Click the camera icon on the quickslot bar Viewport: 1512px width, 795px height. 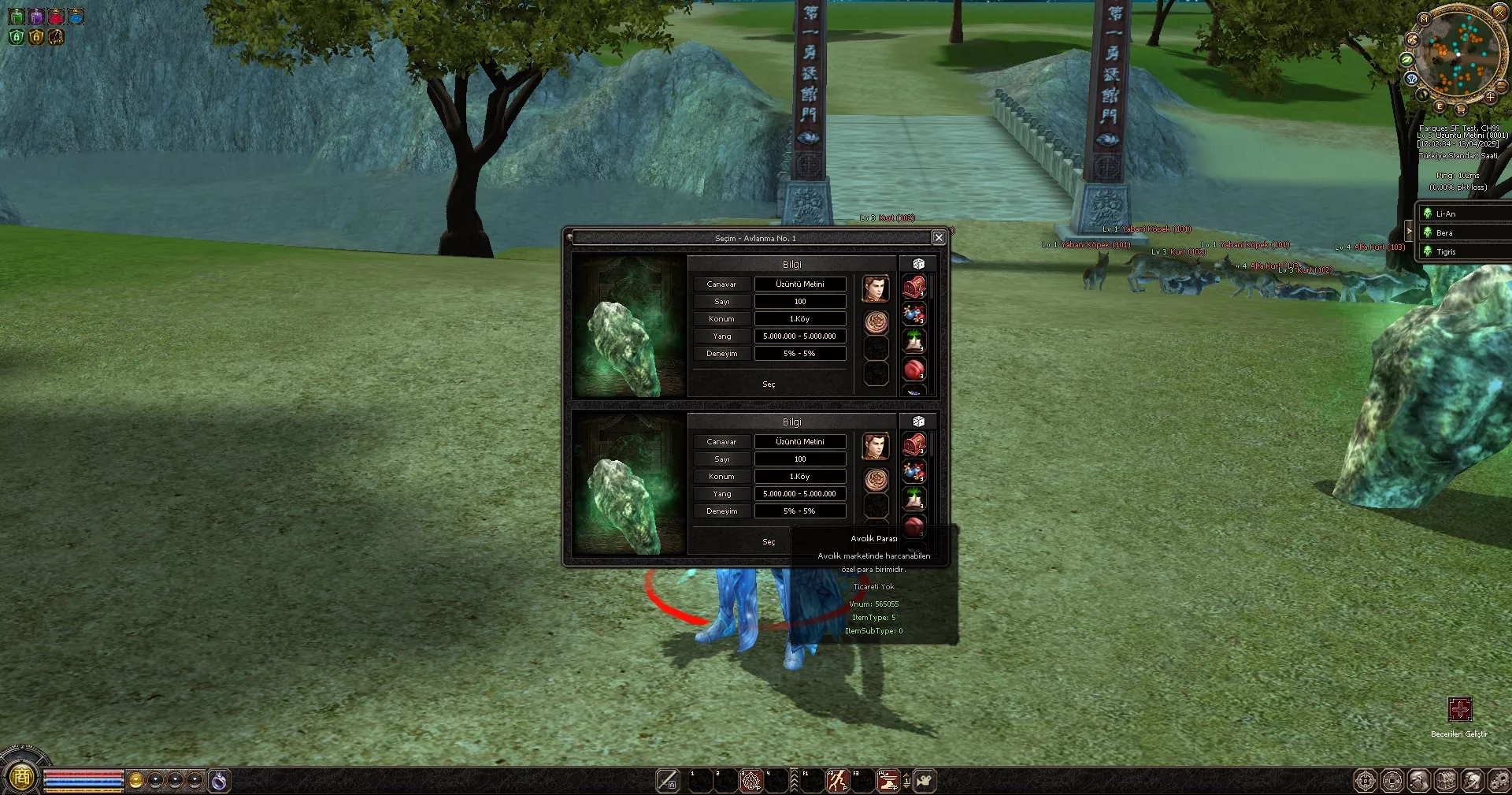click(925, 782)
